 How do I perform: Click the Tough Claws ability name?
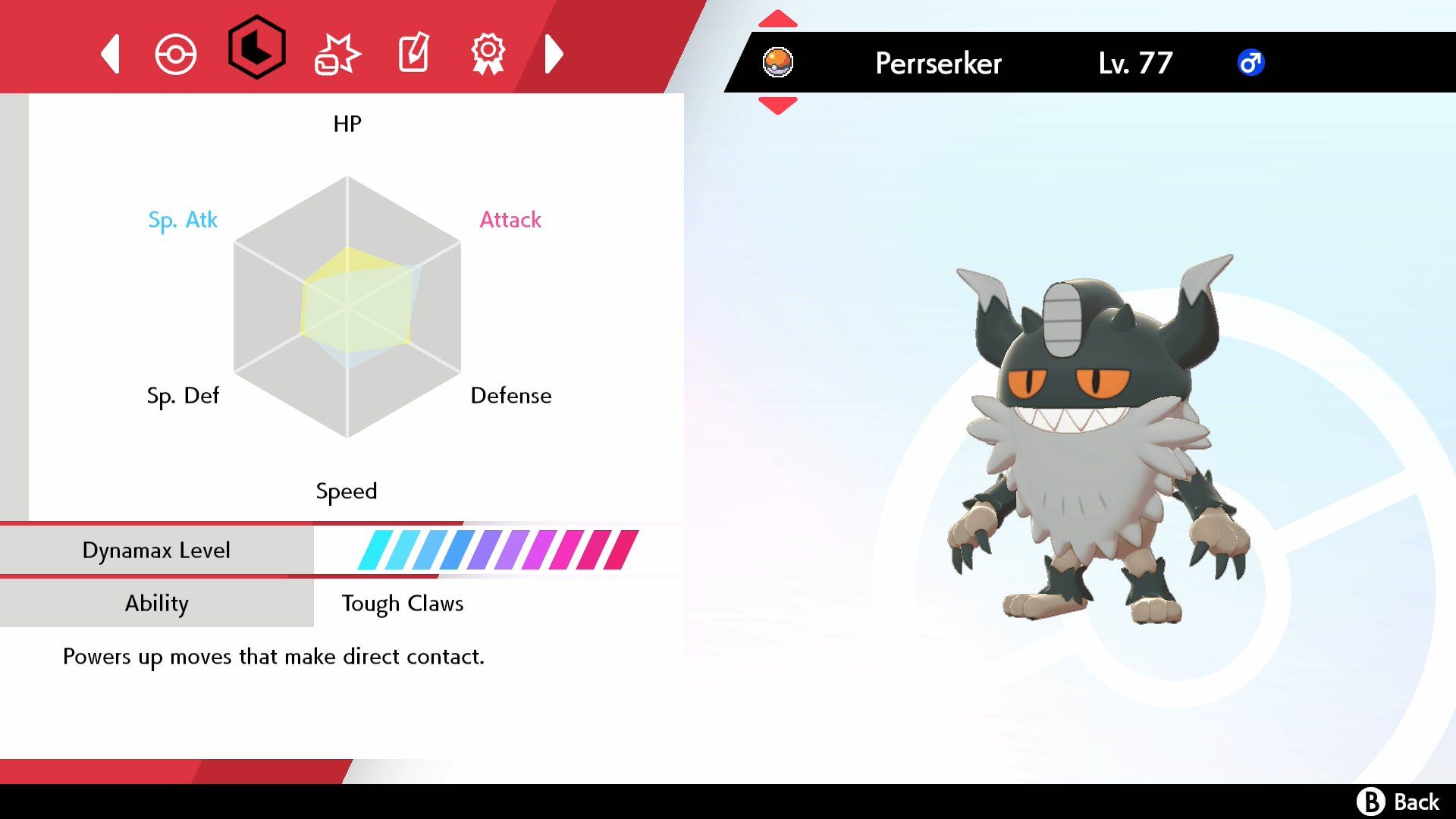point(403,604)
